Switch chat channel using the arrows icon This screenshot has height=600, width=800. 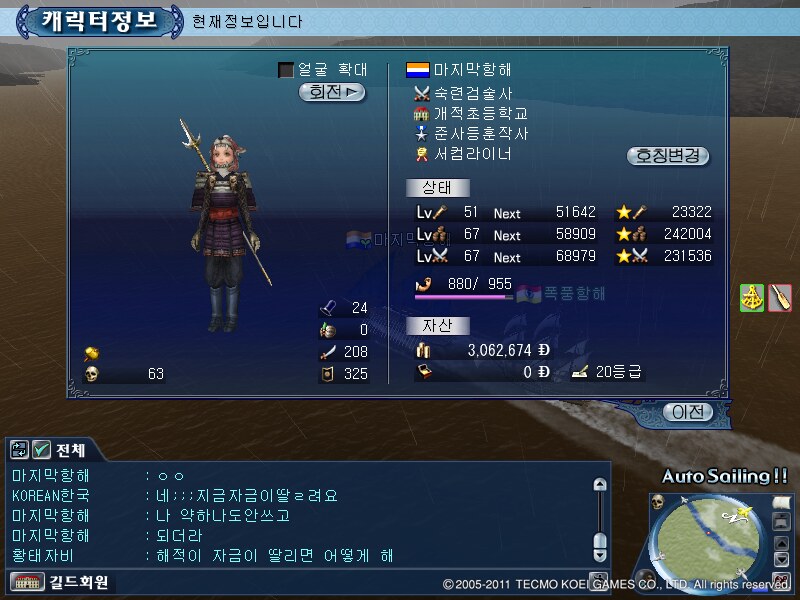pos(20,449)
